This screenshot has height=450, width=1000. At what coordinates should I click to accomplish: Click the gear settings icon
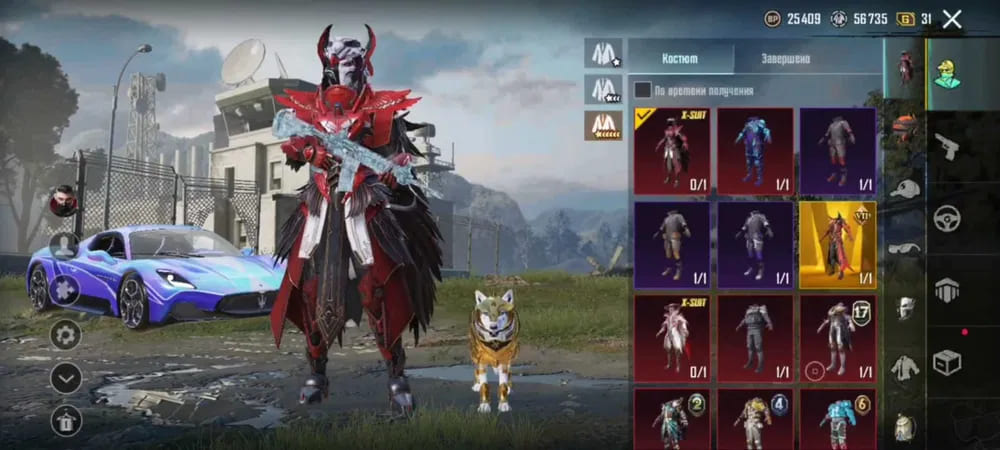66,334
